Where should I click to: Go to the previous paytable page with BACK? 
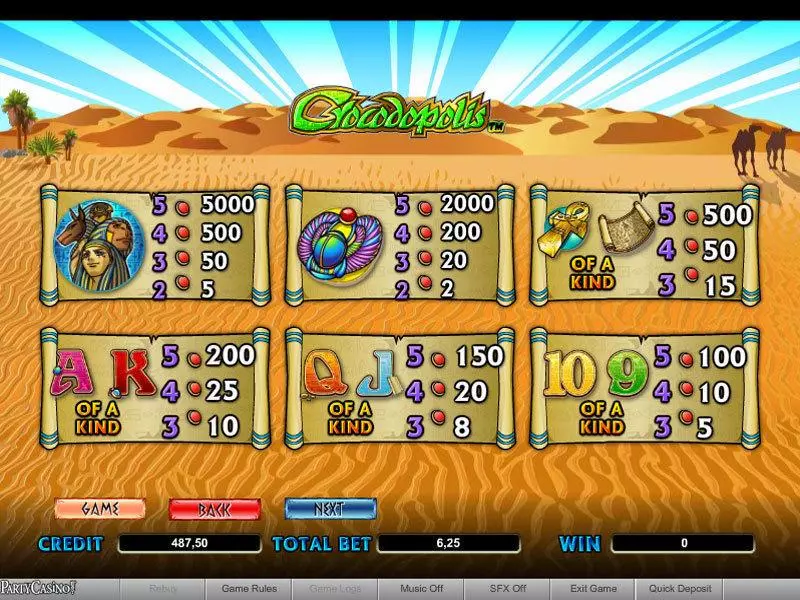214,509
